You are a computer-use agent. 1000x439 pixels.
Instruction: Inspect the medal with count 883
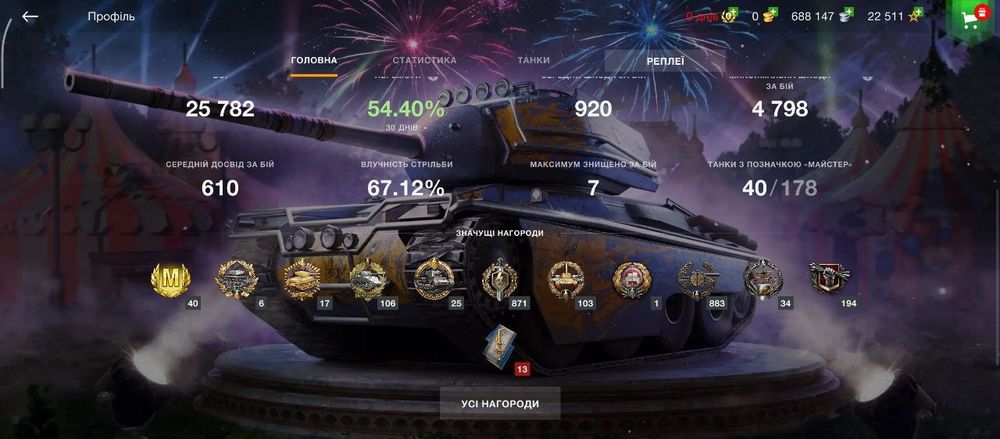pos(697,279)
